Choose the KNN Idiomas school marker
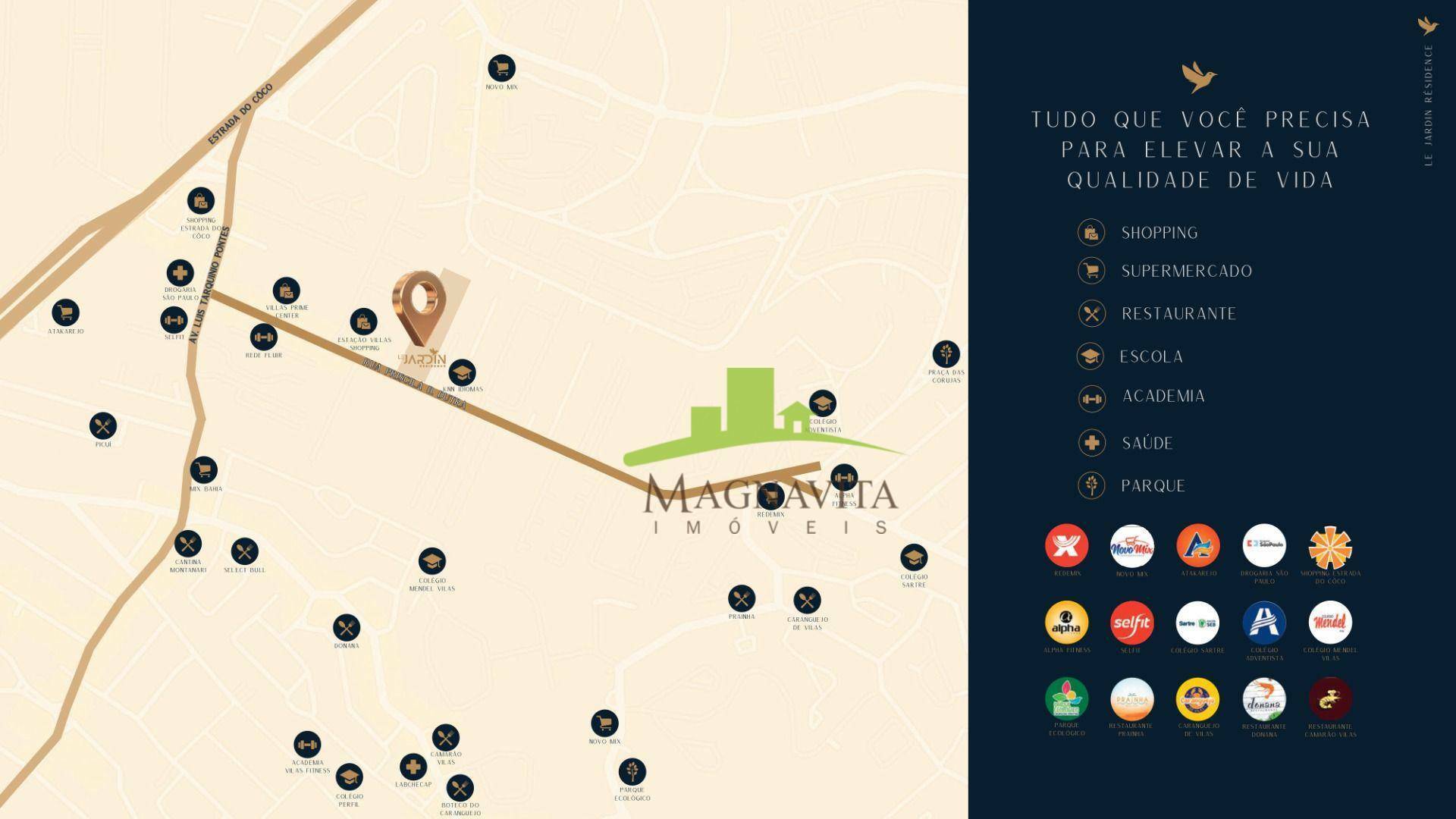The image size is (1456, 819). [x=462, y=372]
